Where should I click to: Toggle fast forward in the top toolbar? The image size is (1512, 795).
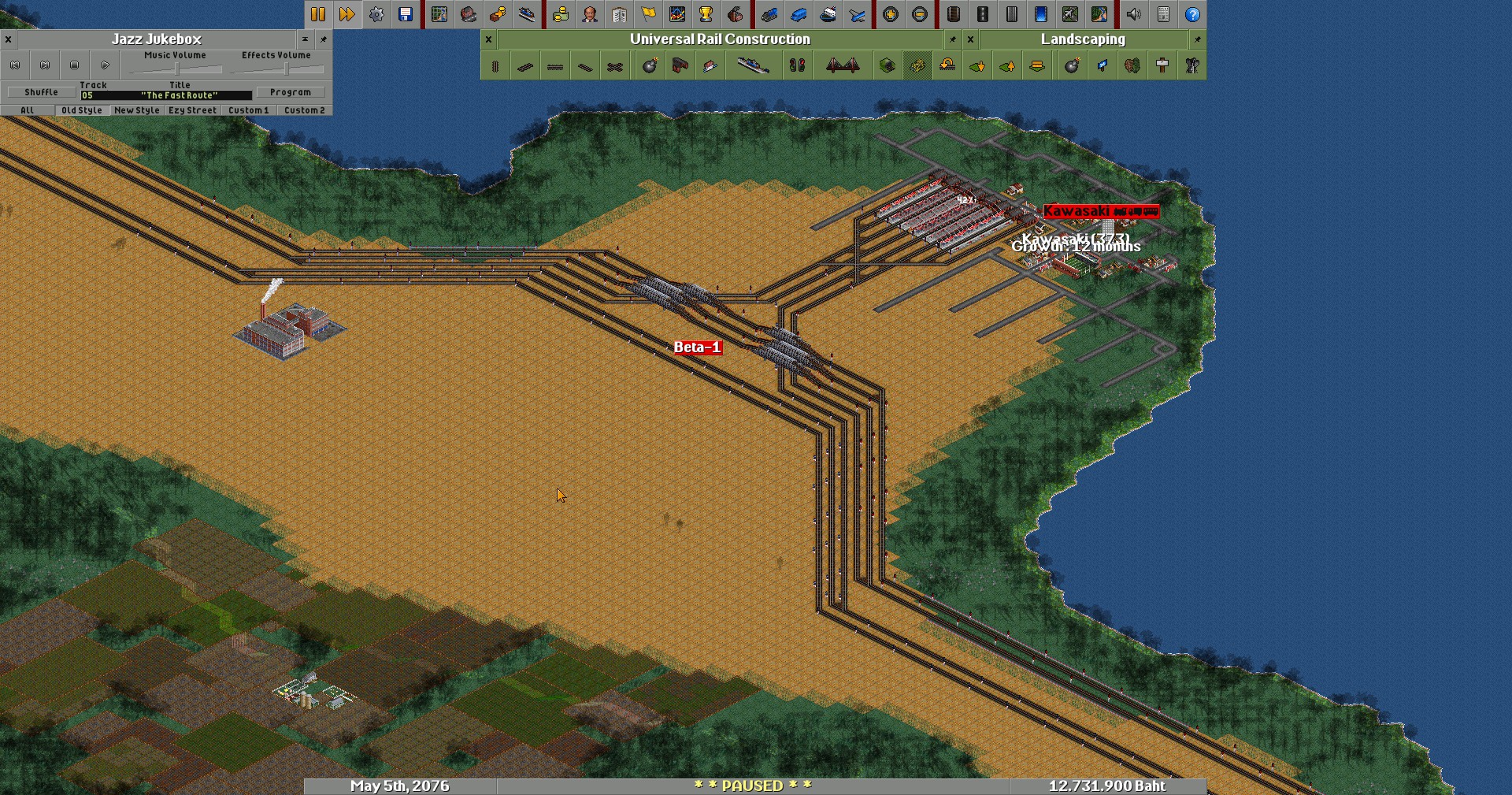point(347,14)
